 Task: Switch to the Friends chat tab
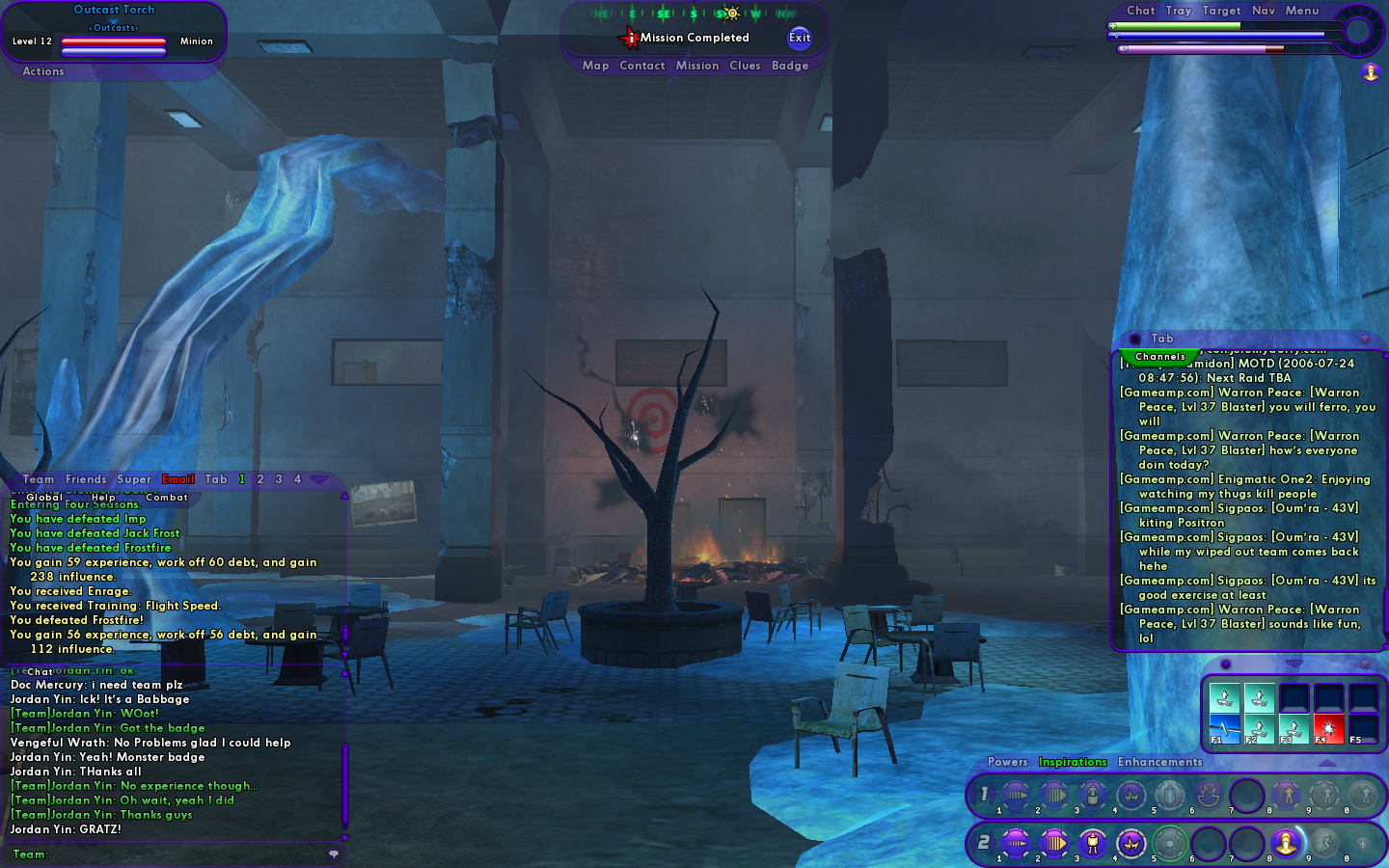(86, 479)
